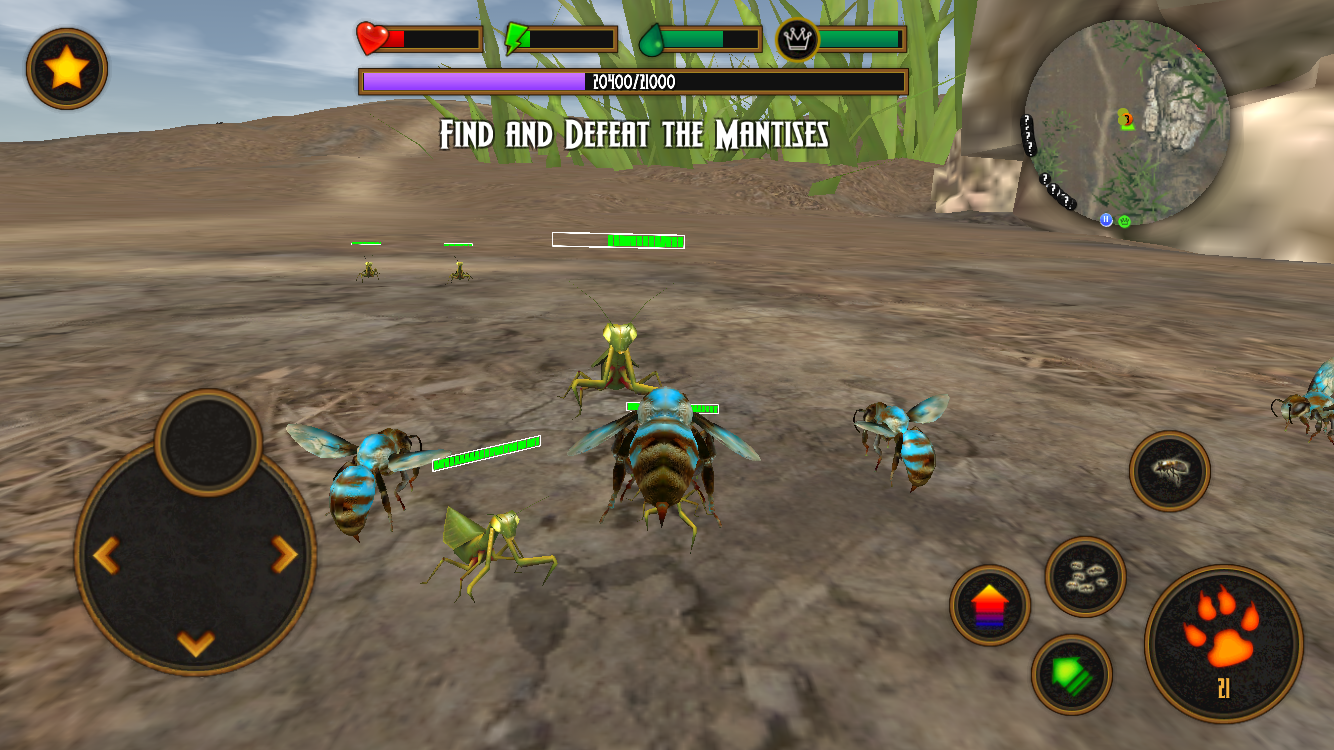Tap the yellow player marker on minimap
Viewport: 1334px width, 750px height.
1122,118
